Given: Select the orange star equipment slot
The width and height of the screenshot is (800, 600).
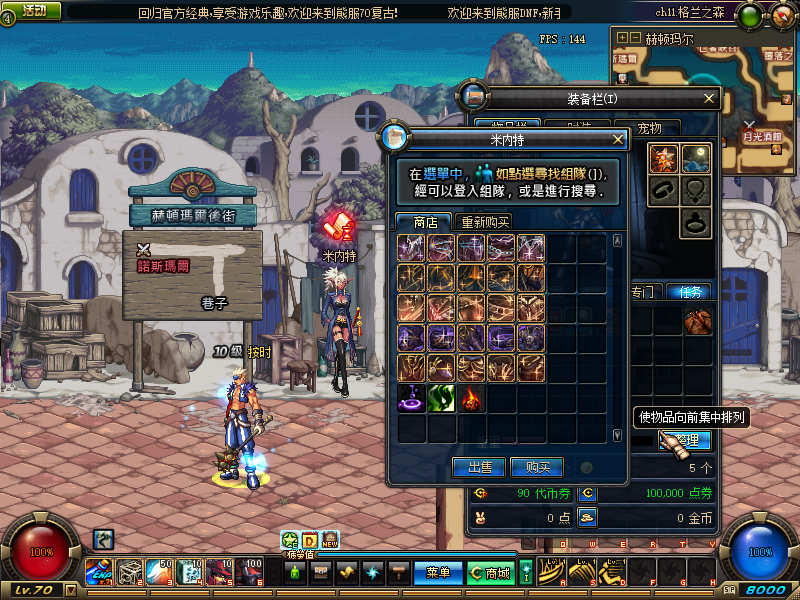Looking at the screenshot, I should (663, 158).
